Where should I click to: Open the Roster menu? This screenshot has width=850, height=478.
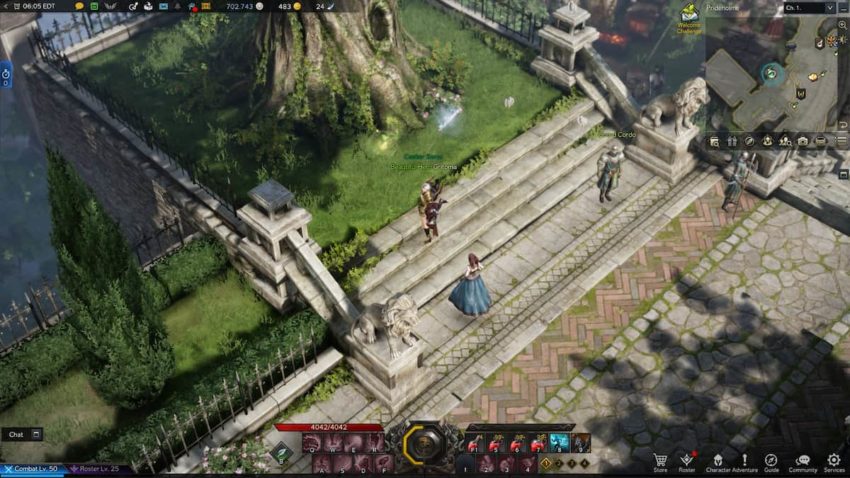click(x=687, y=461)
